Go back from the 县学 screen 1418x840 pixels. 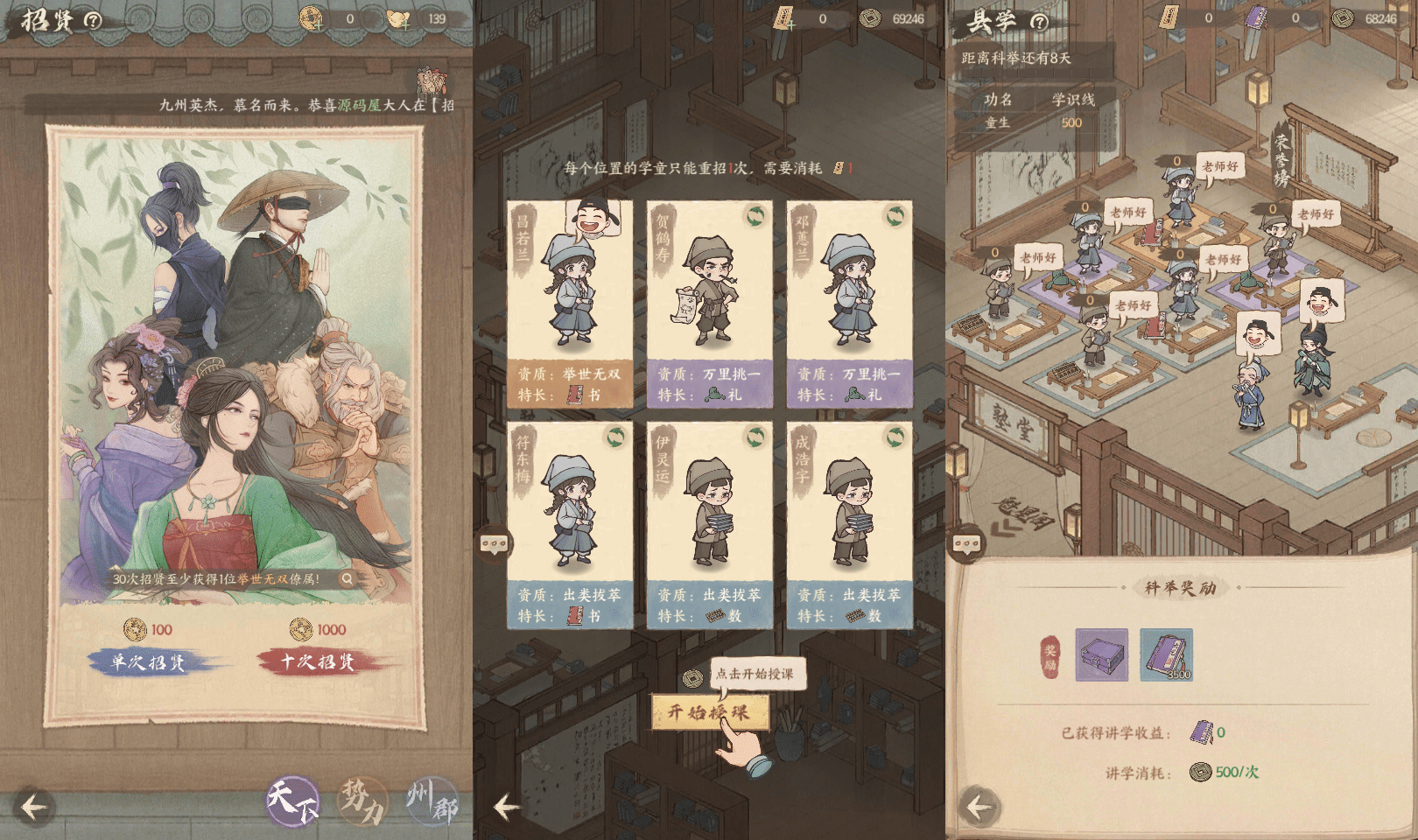(979, 807)
